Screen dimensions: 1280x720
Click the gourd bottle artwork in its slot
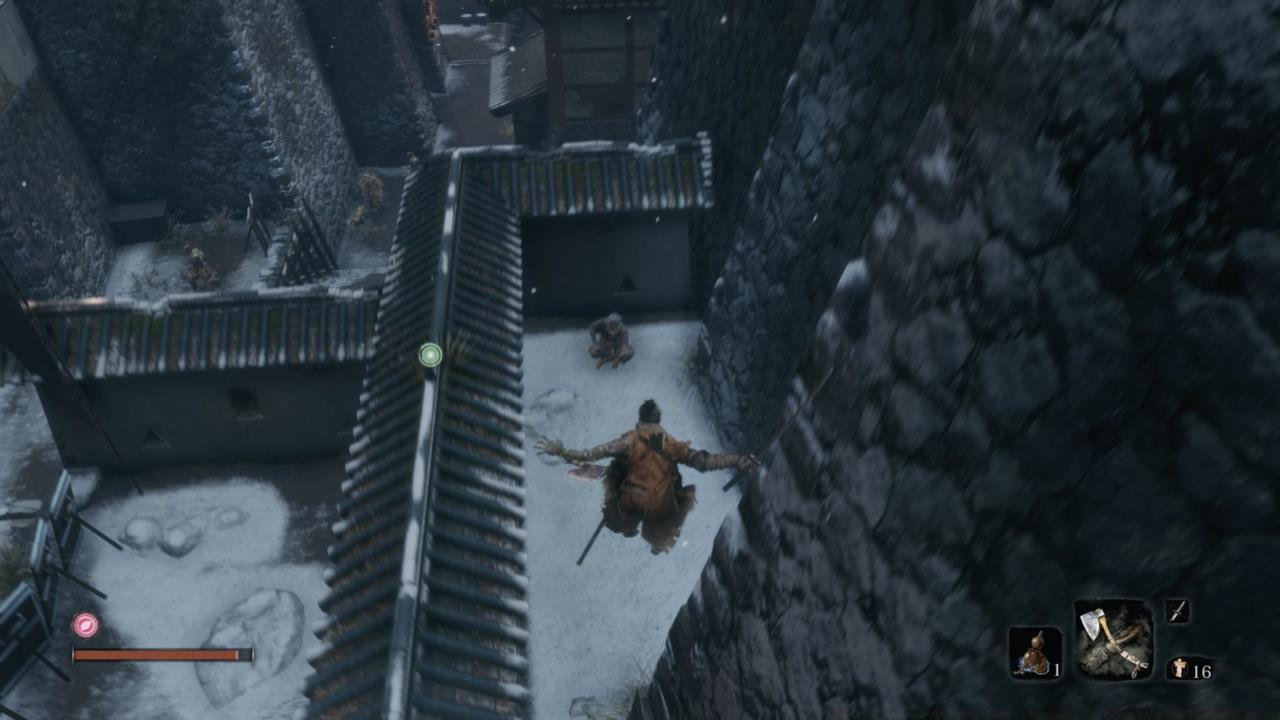[x=1037, y=648]
